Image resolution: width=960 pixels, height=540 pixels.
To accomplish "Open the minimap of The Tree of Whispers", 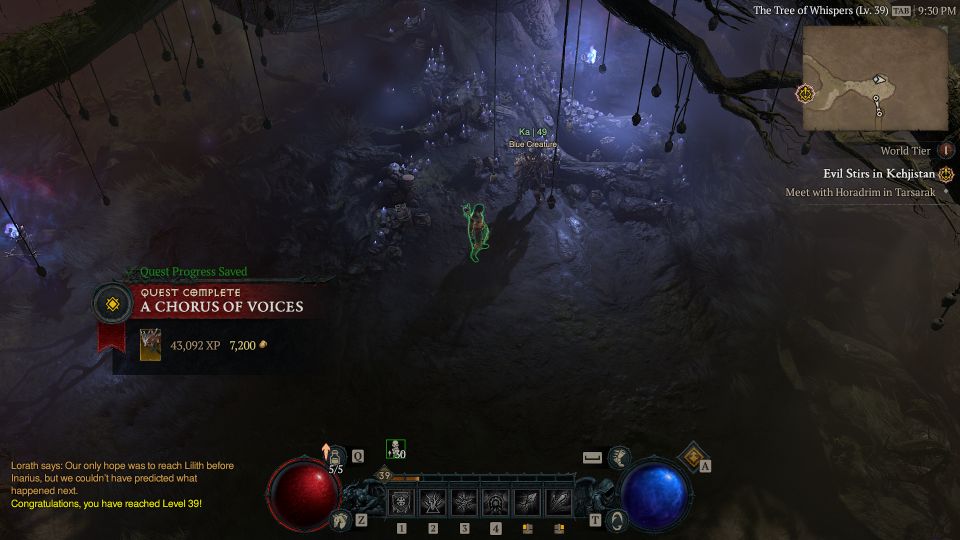I will [x=874, y=78].
